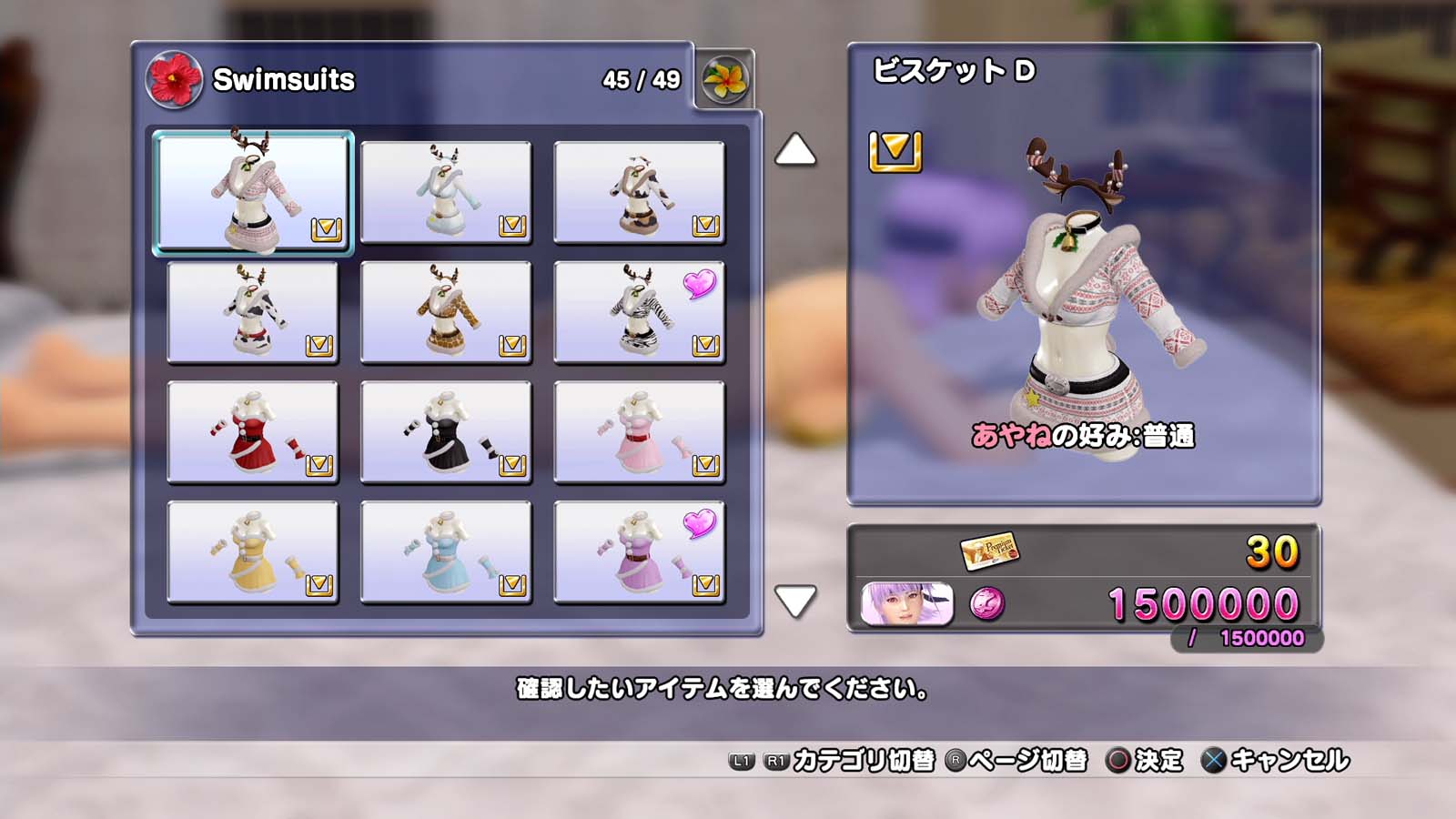The width and height of the screenshot is (1456, 819).
Task: Open the red hibiscus Swimsuits category
Action: (174, 80)
